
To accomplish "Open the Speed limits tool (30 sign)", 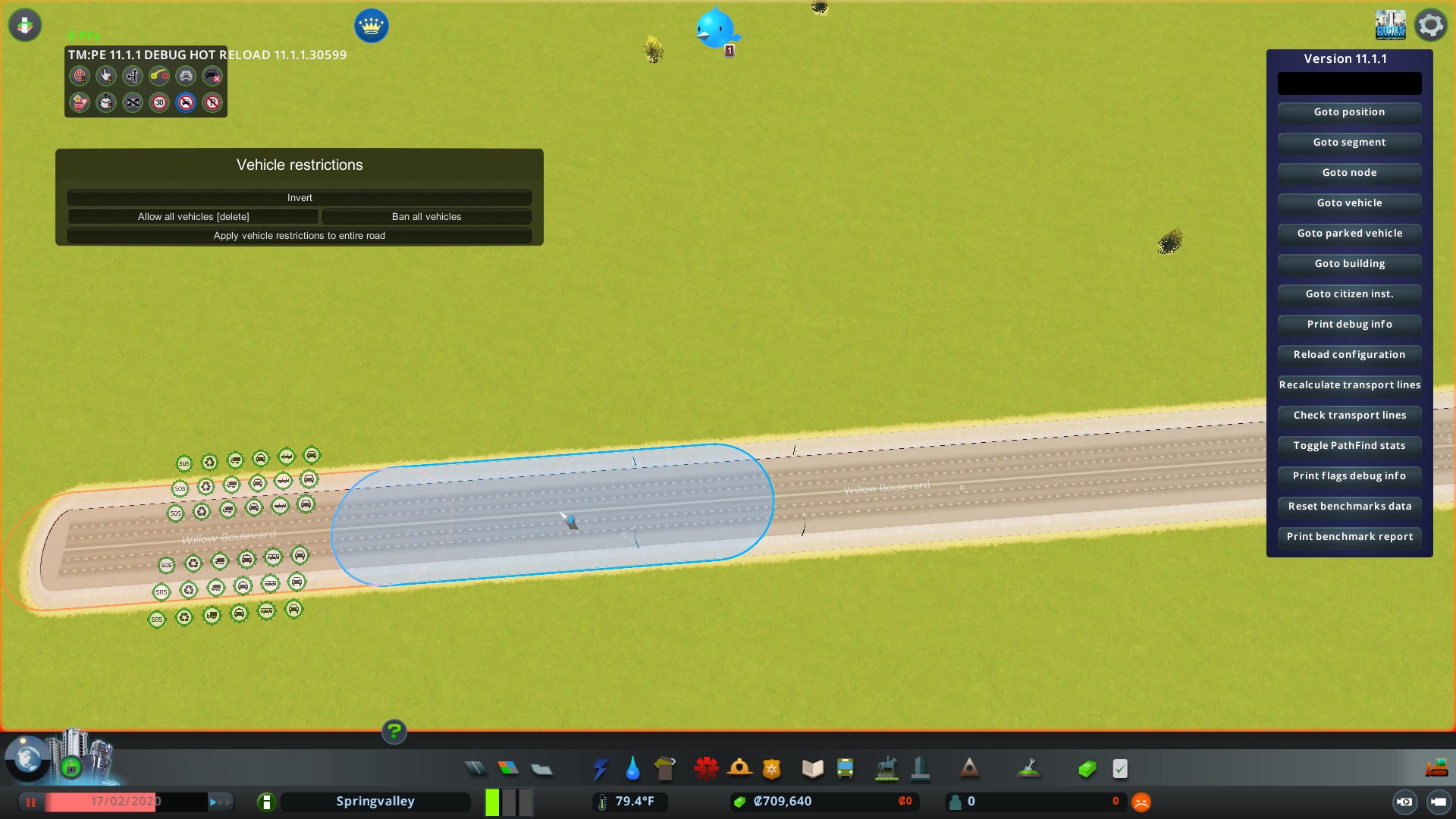I will 159,102.
